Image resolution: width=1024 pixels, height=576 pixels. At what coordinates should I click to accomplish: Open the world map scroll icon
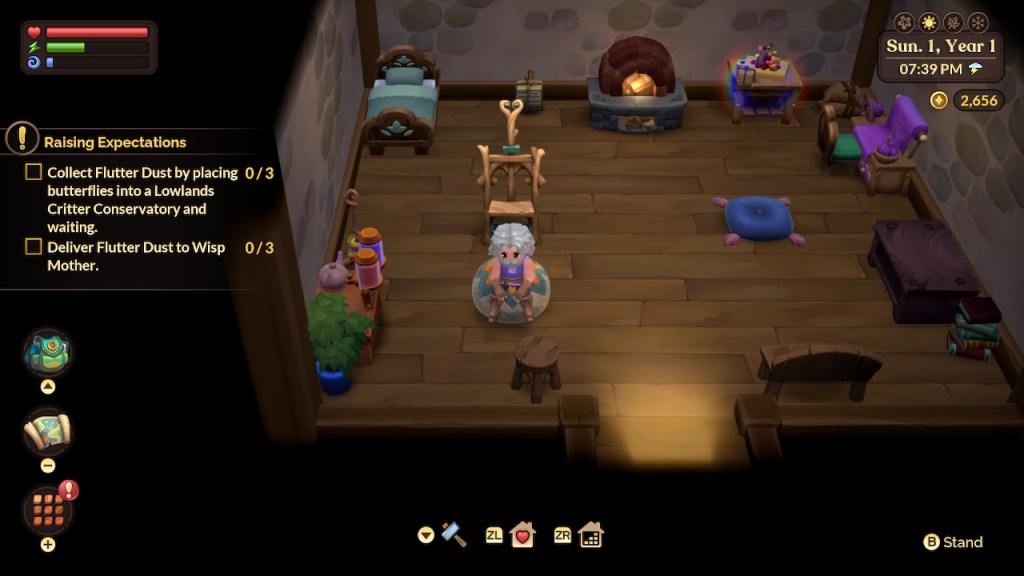coord(47,431)
